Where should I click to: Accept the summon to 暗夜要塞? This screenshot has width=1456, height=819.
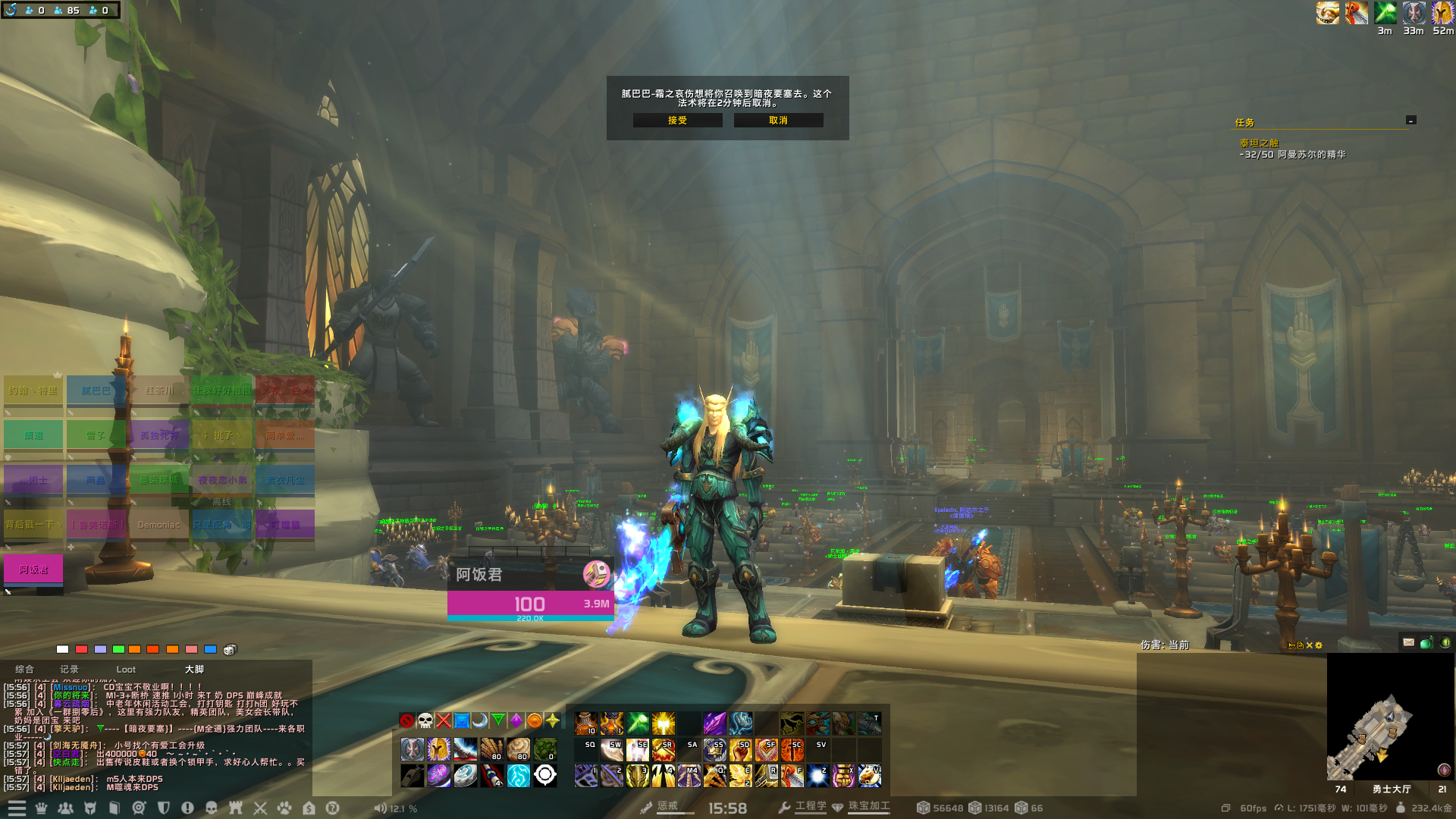click(677, 121)
